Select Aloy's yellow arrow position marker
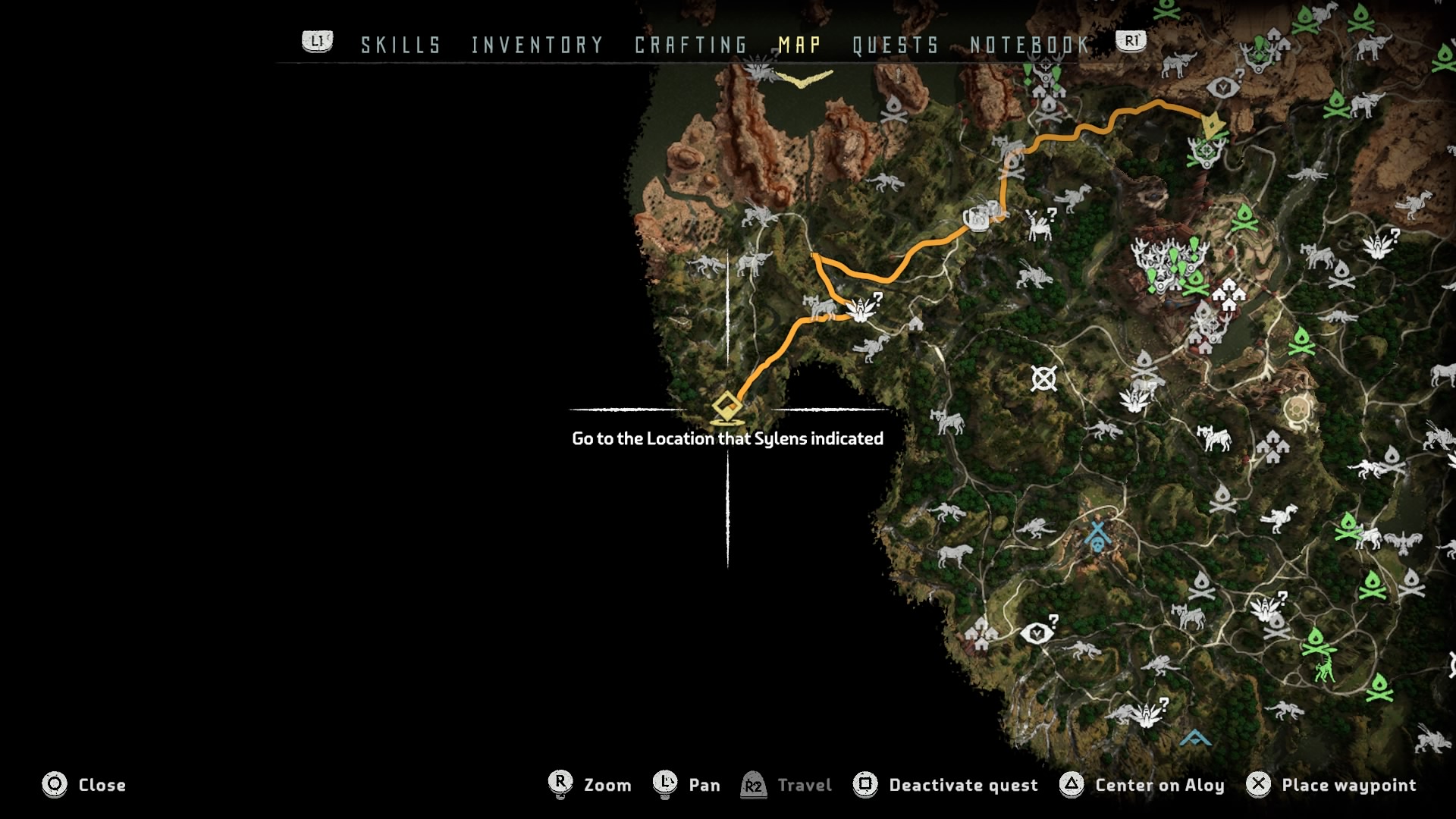1456x819 pixels. click(1213, 124)
